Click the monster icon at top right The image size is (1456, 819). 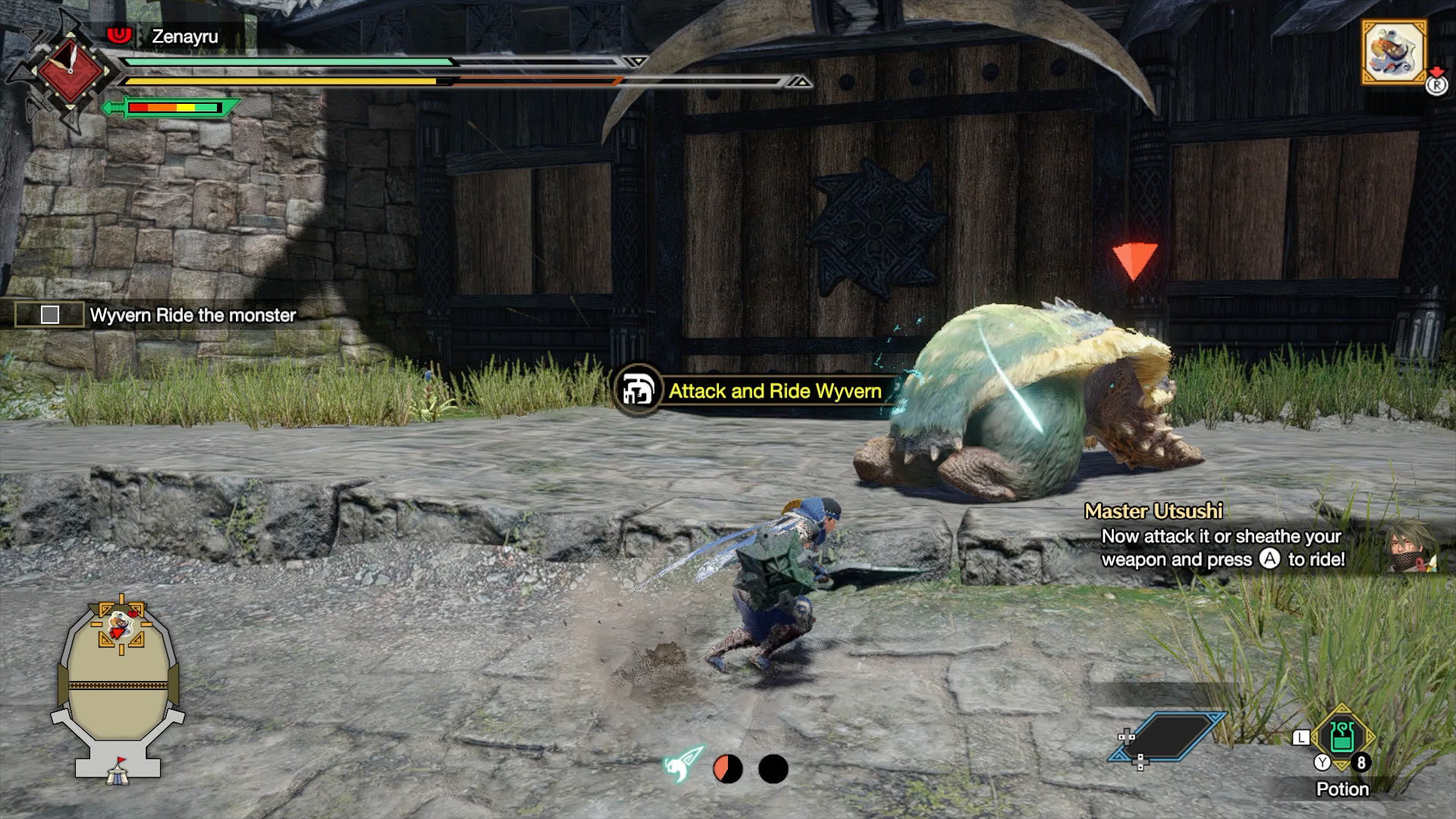coord(1394,51)
